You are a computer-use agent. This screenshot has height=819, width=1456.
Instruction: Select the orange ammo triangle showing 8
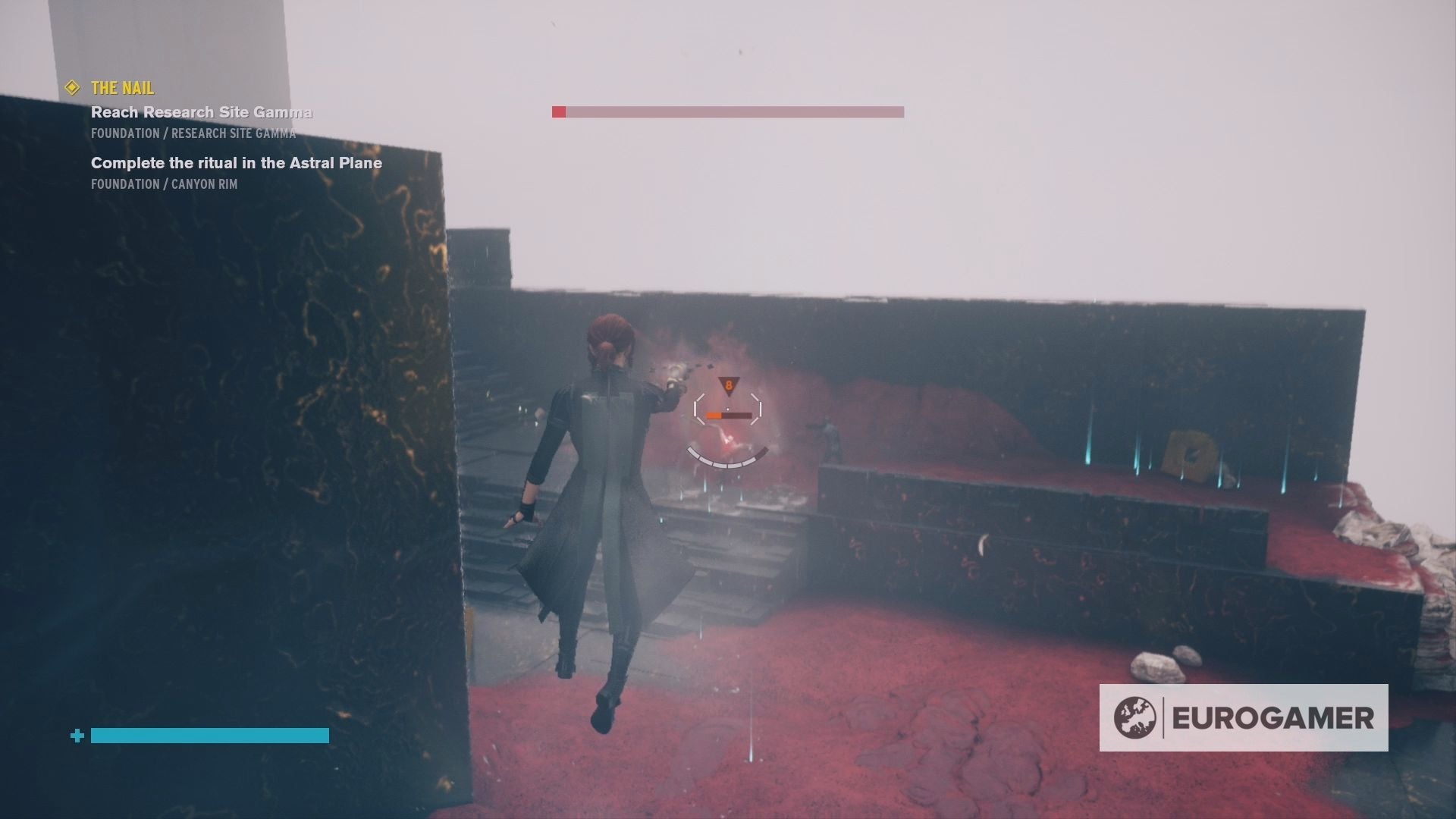coord(730,386)
